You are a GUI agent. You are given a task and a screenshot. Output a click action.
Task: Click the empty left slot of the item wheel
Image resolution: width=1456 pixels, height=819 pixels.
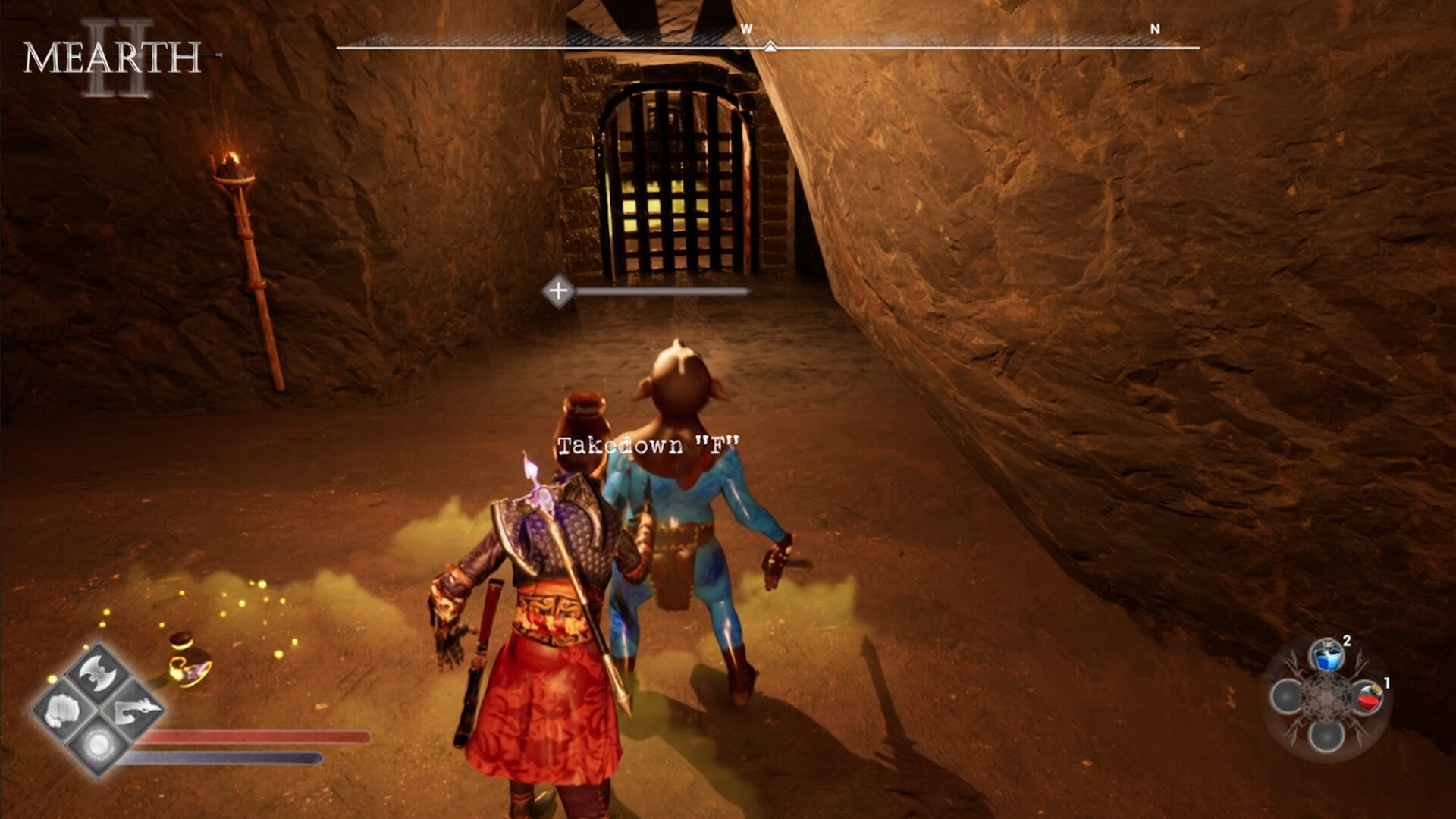coord(1287,696)
